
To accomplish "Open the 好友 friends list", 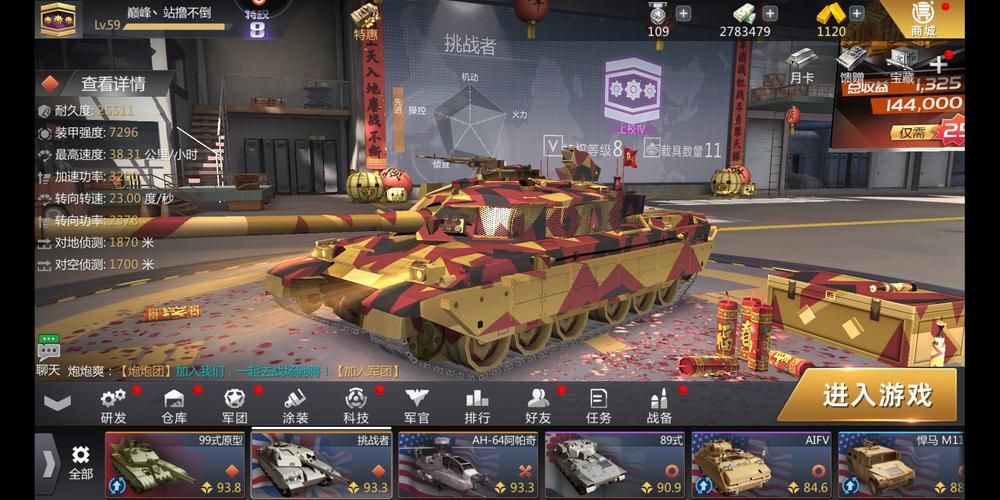I will (x=538, y=404).
